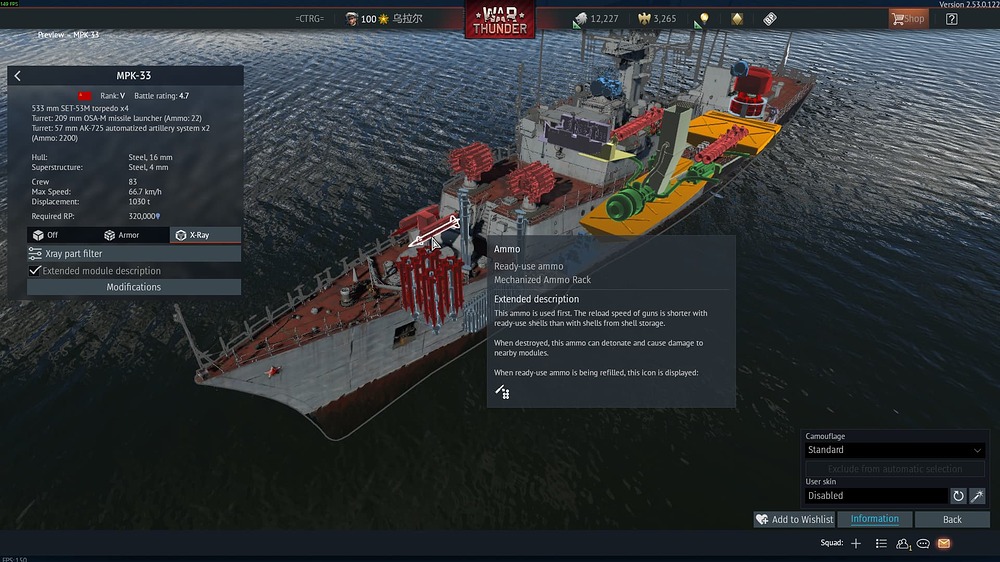Open the orange mail envelope
1000x562 pixels.
pyautogui.click(x=944, y=544)
